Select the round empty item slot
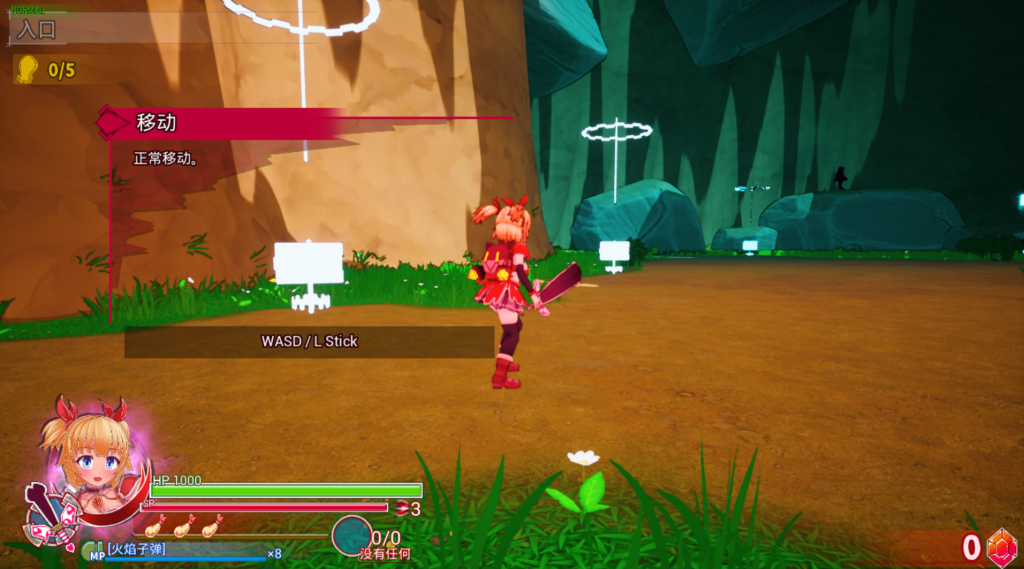The width and height of the screenshot is (1024, 569). (x=351, y=535)
